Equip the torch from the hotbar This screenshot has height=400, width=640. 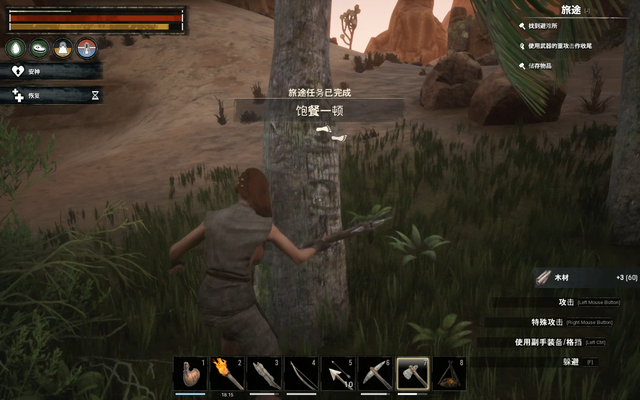[x=226, y=374]
